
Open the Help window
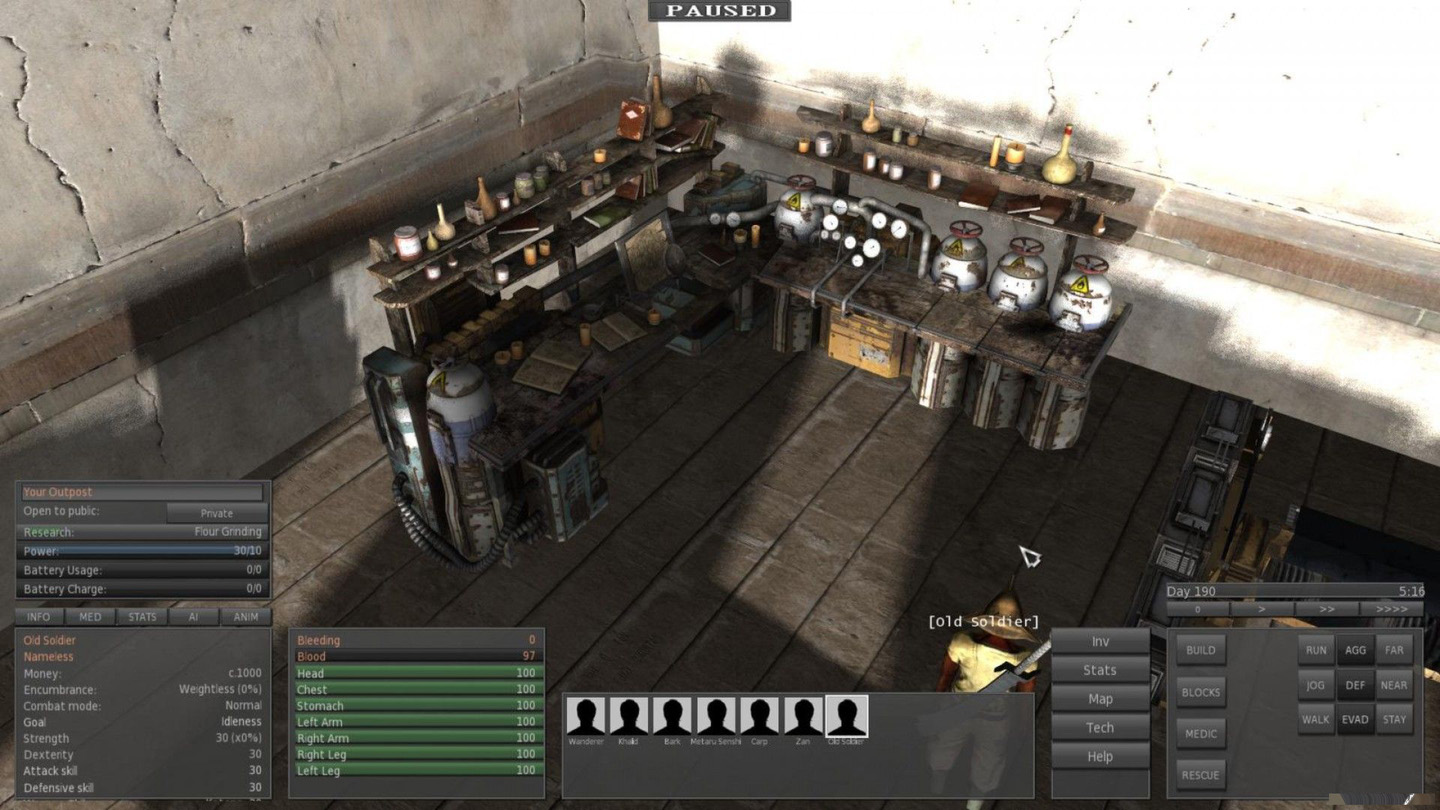[1100, 756]
